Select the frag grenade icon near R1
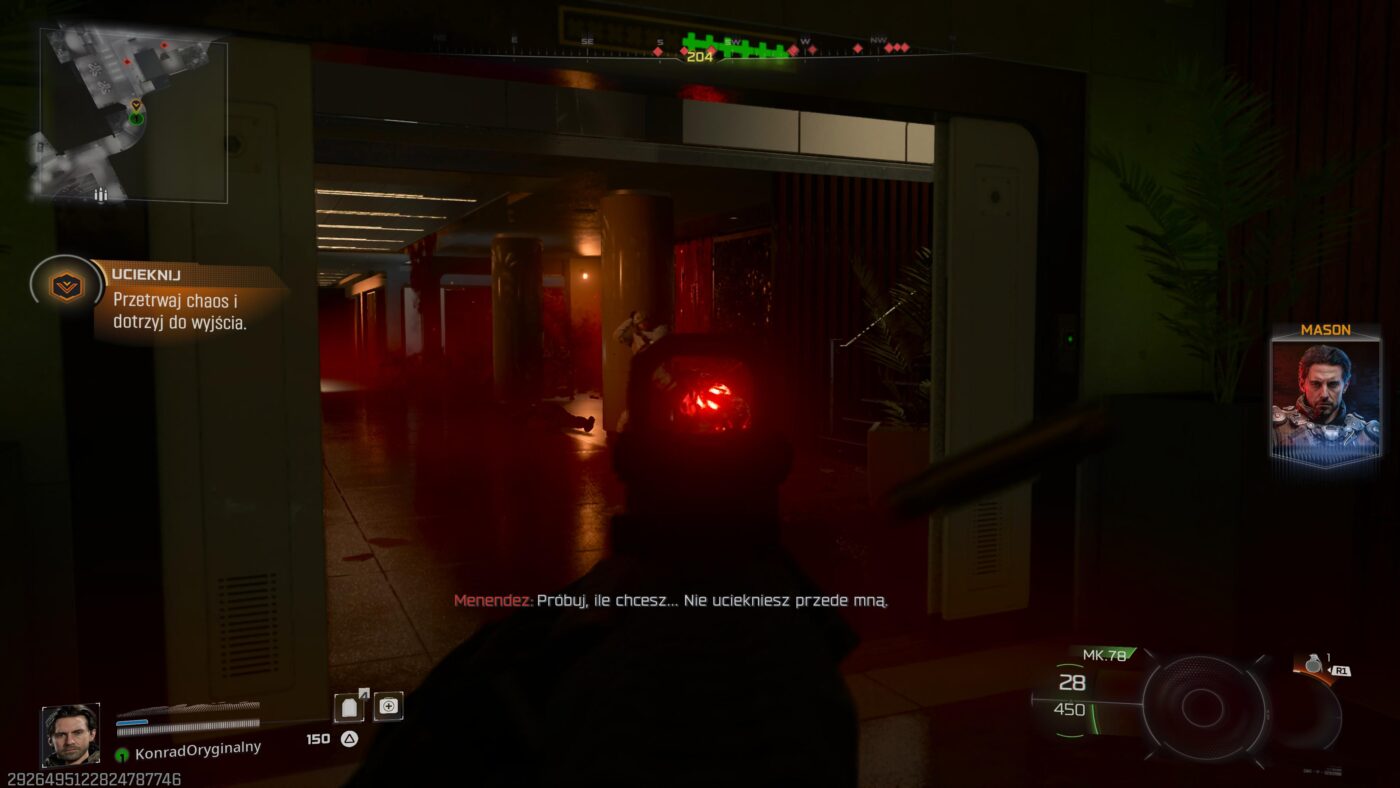The height and width of the screenshot is (788, 1400). coord(1314,665)
